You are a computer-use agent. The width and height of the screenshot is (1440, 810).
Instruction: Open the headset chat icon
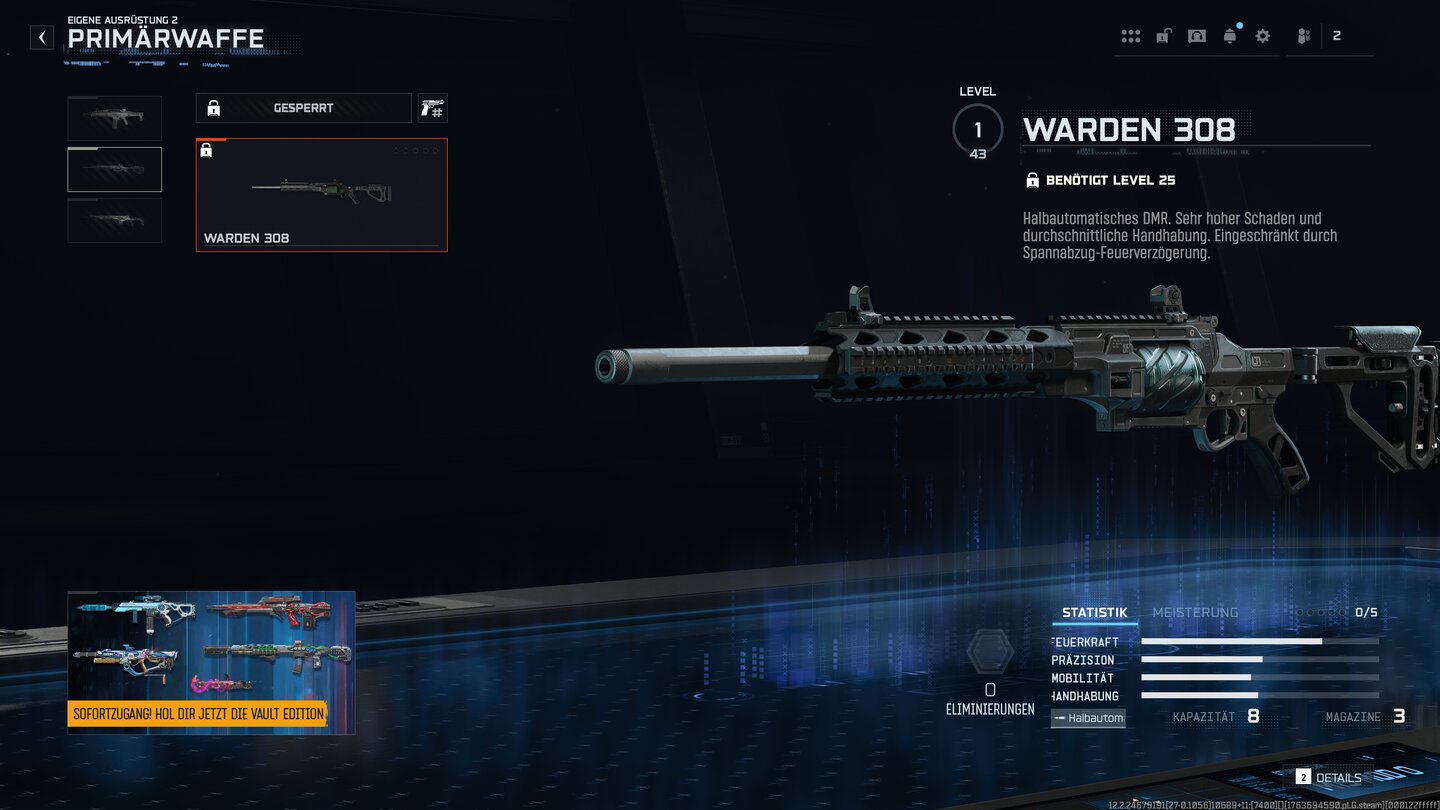click(1196, 36)
